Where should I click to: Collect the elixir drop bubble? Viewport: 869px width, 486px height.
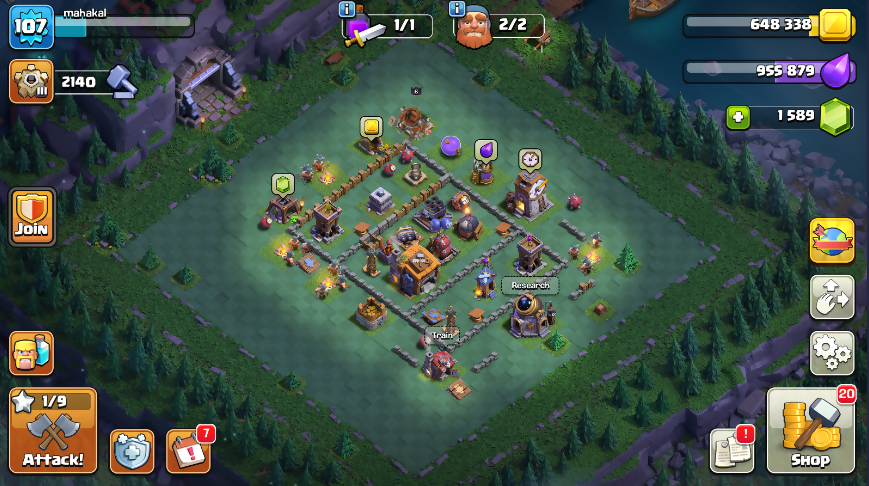click(x=485, y=149)
